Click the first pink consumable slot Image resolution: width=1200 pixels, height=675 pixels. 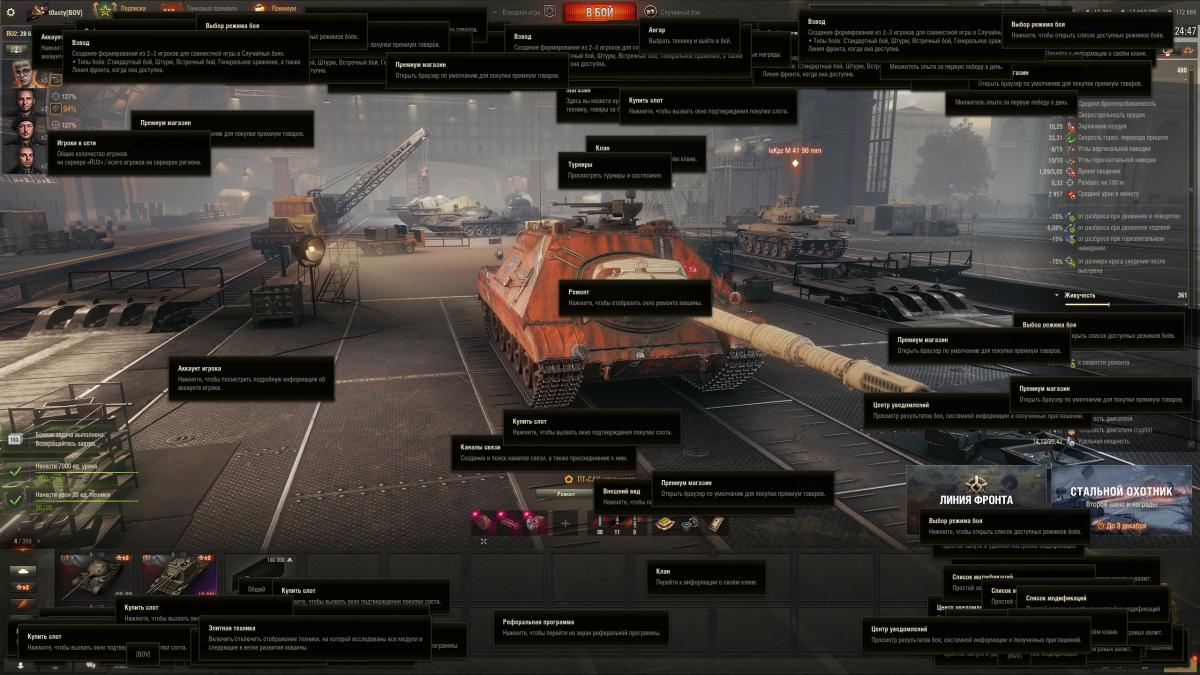pos(484,522)
